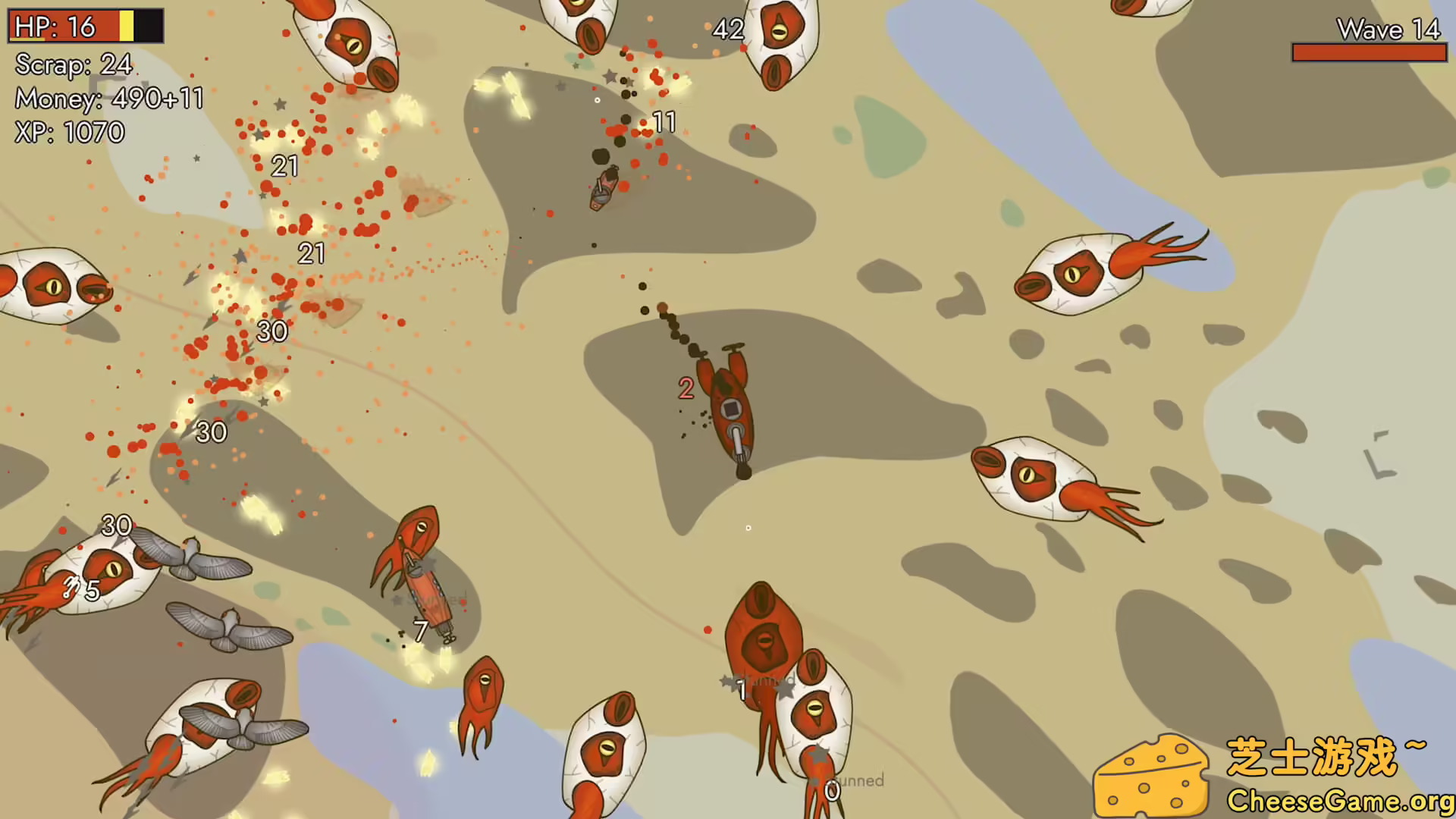The image size is (1456, 819).
Task: Open the Scrap: 24 counter
Action: [72, 67]
